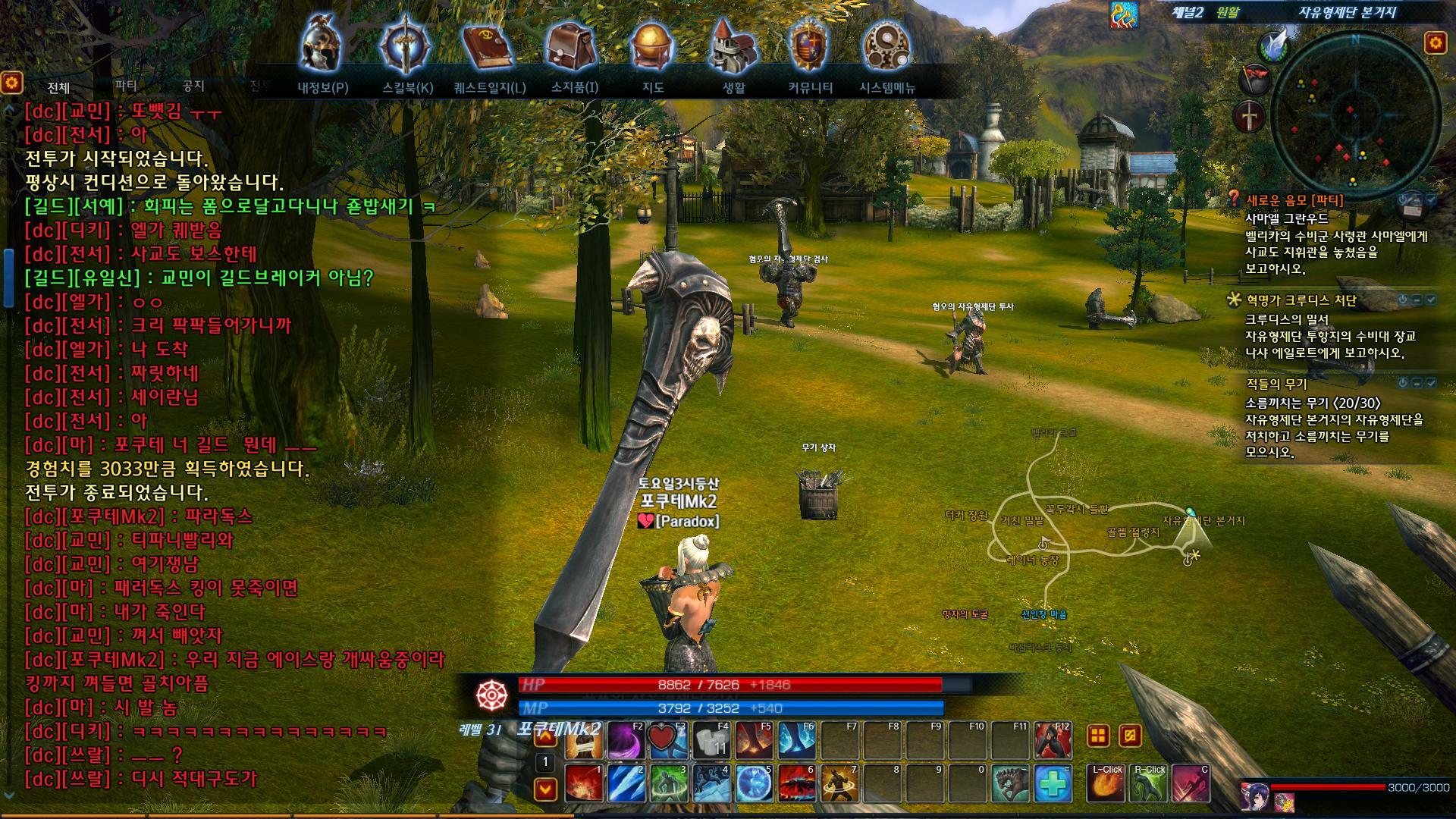This screenshot has height=819, width=1456.
Task: Switch to the 파티 chat tab
Action: click(x=126, y=86)
